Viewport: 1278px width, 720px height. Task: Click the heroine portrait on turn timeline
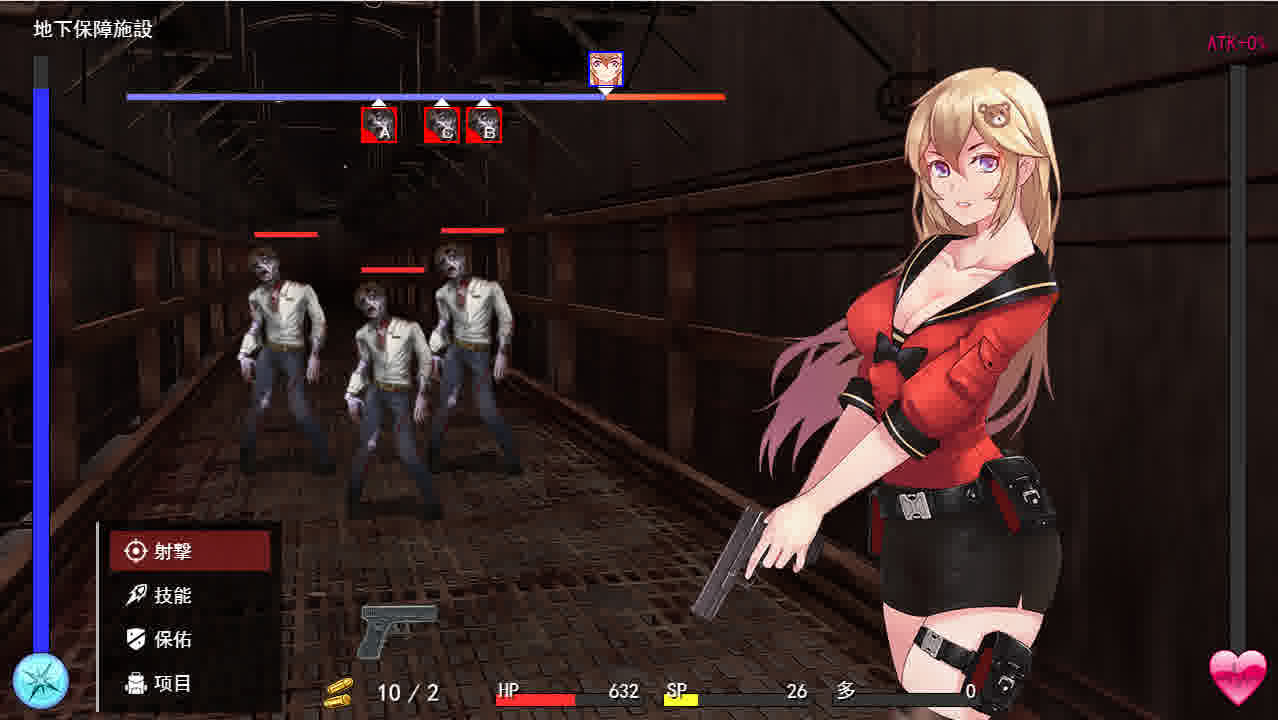coord(605,69)
